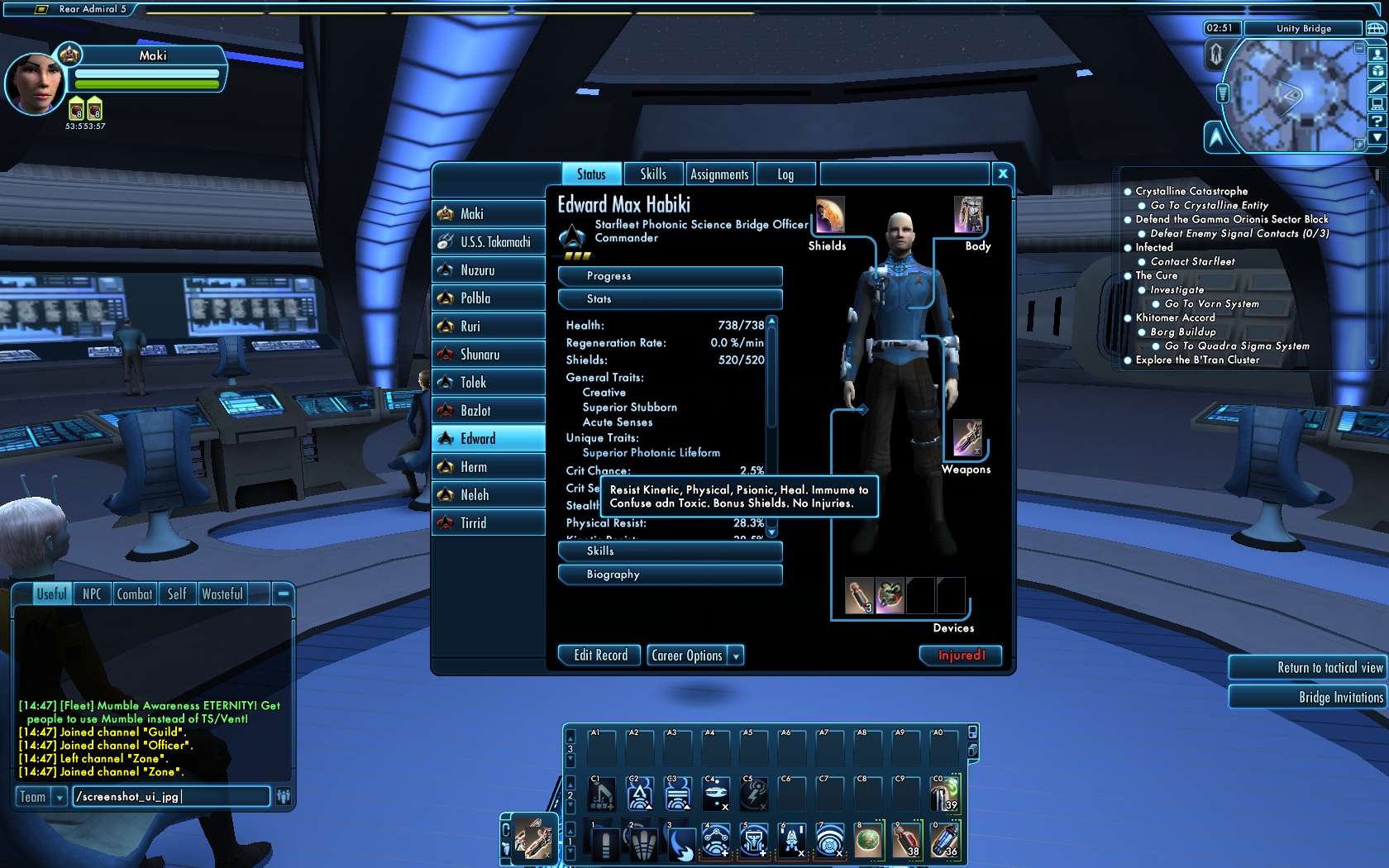The width and height of the screenshot is (1389, 868).
Task: Close the crew status window
Action: [1002, 174]
